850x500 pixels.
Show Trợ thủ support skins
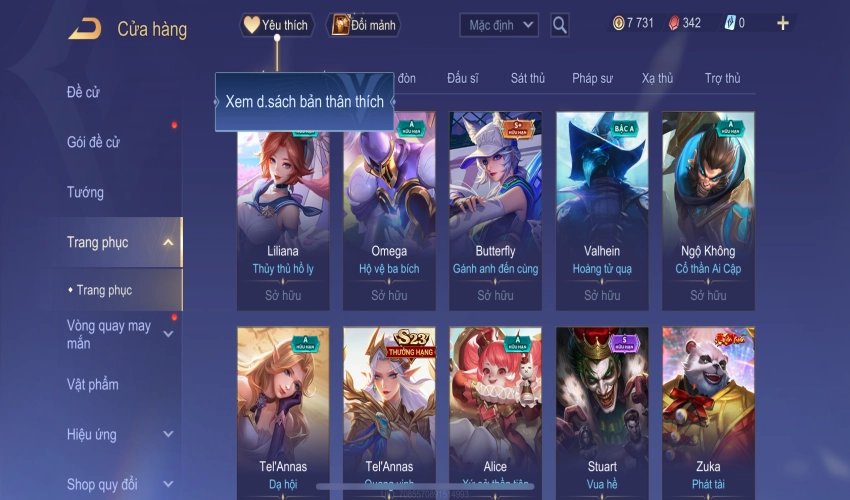(722, 78)
